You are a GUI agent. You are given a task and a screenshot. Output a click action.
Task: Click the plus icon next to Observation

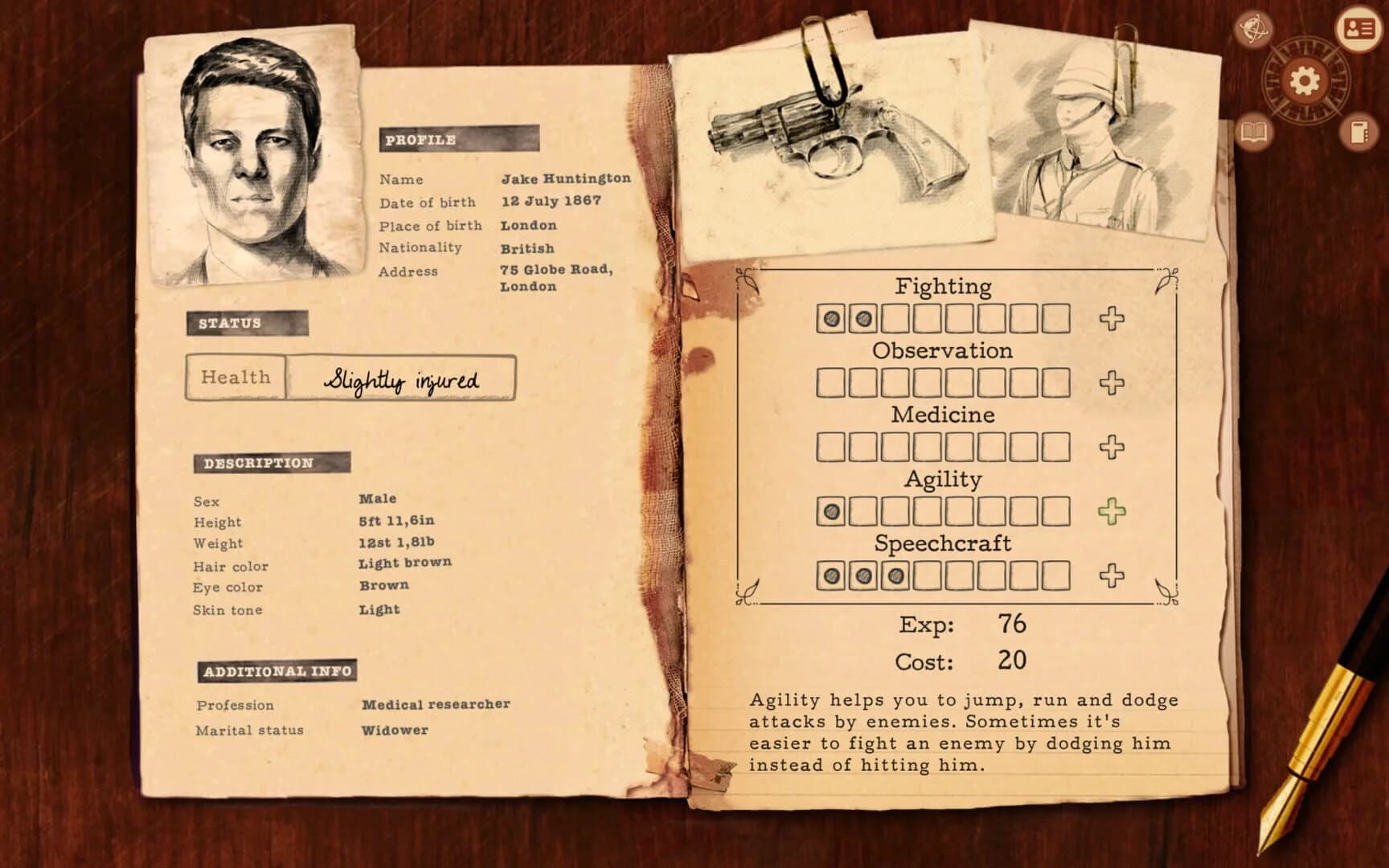1112,381
